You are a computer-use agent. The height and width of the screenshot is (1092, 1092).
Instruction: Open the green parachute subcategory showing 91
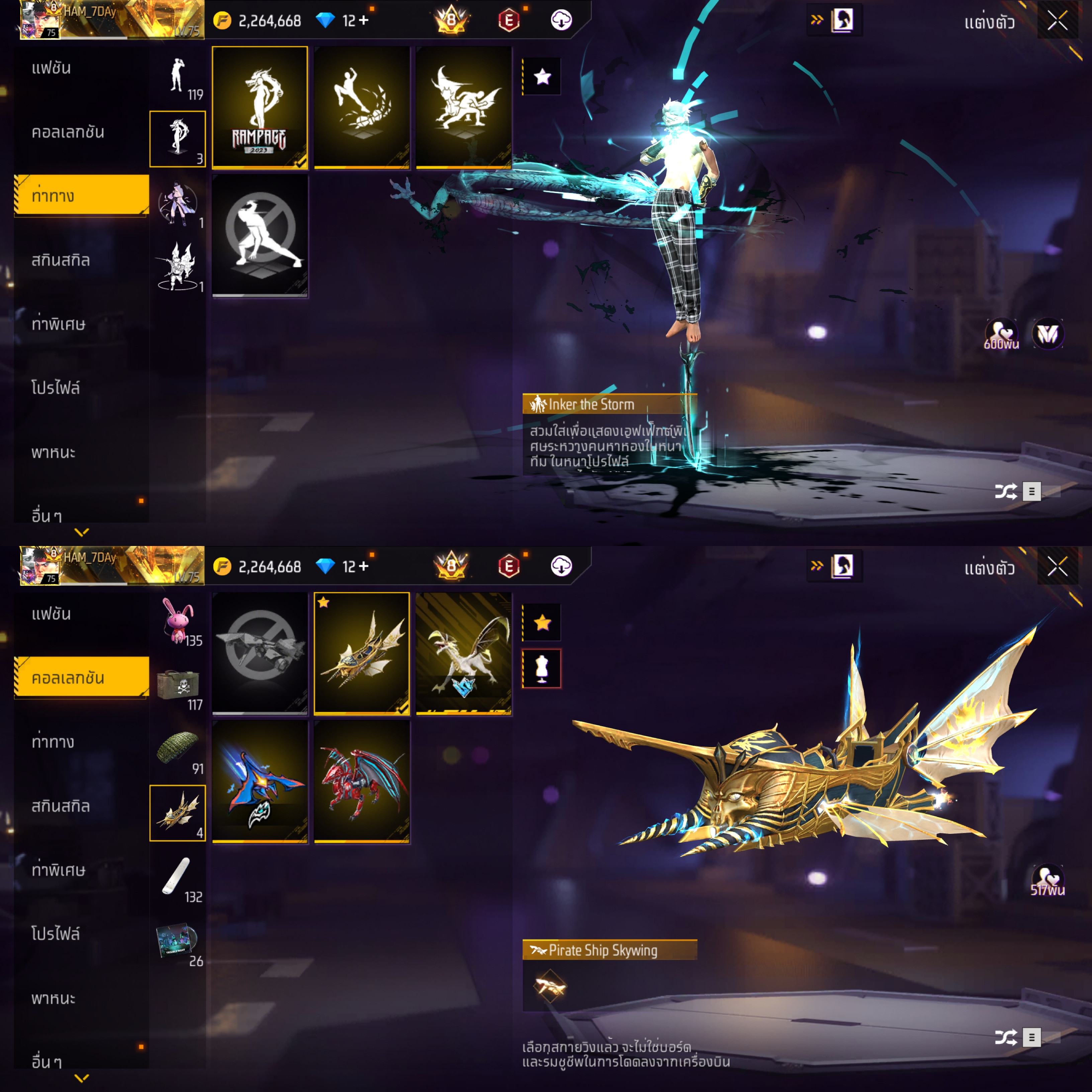(x=178, y=750)
